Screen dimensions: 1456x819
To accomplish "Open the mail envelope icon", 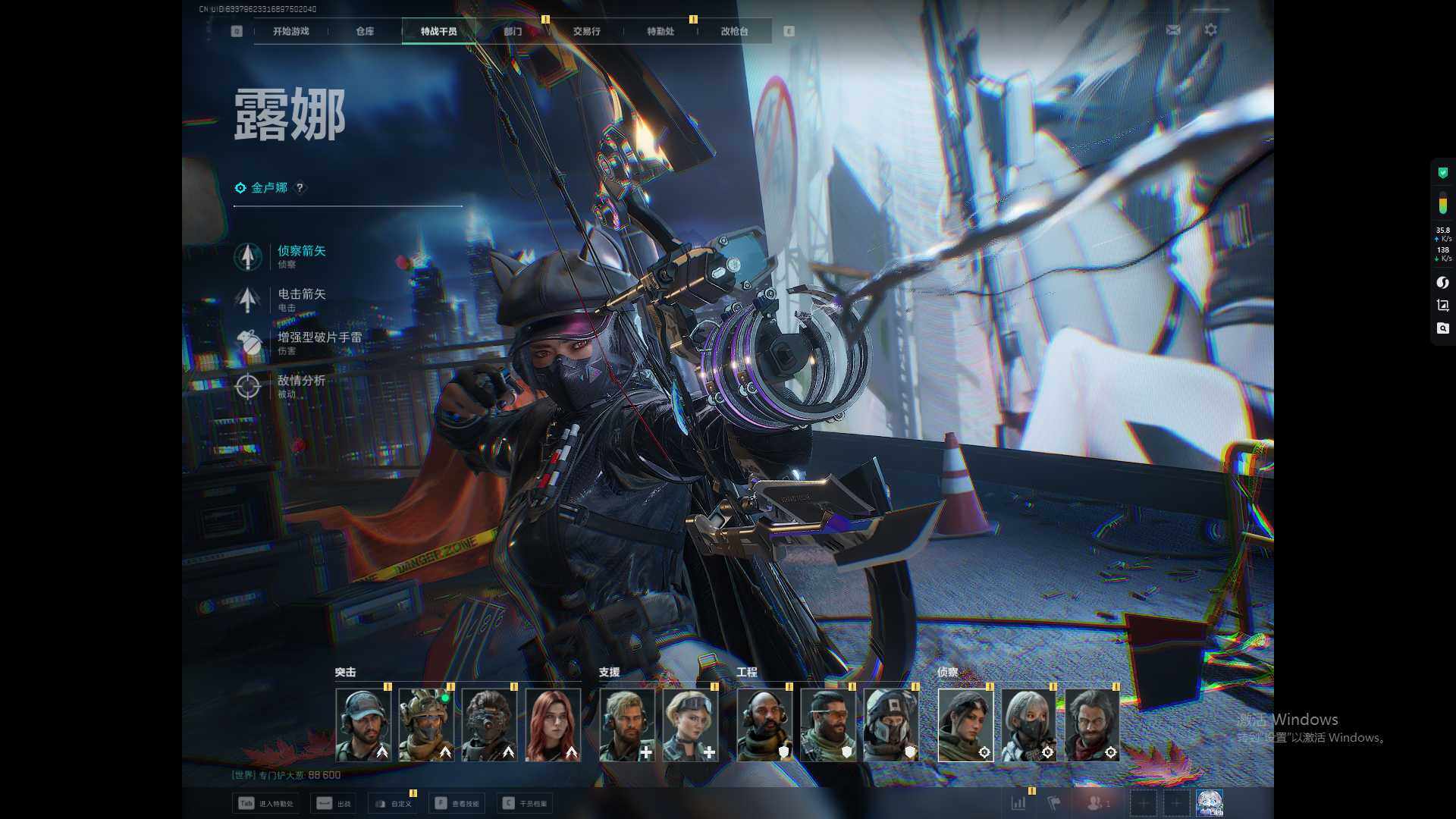I will (1173, 30).
